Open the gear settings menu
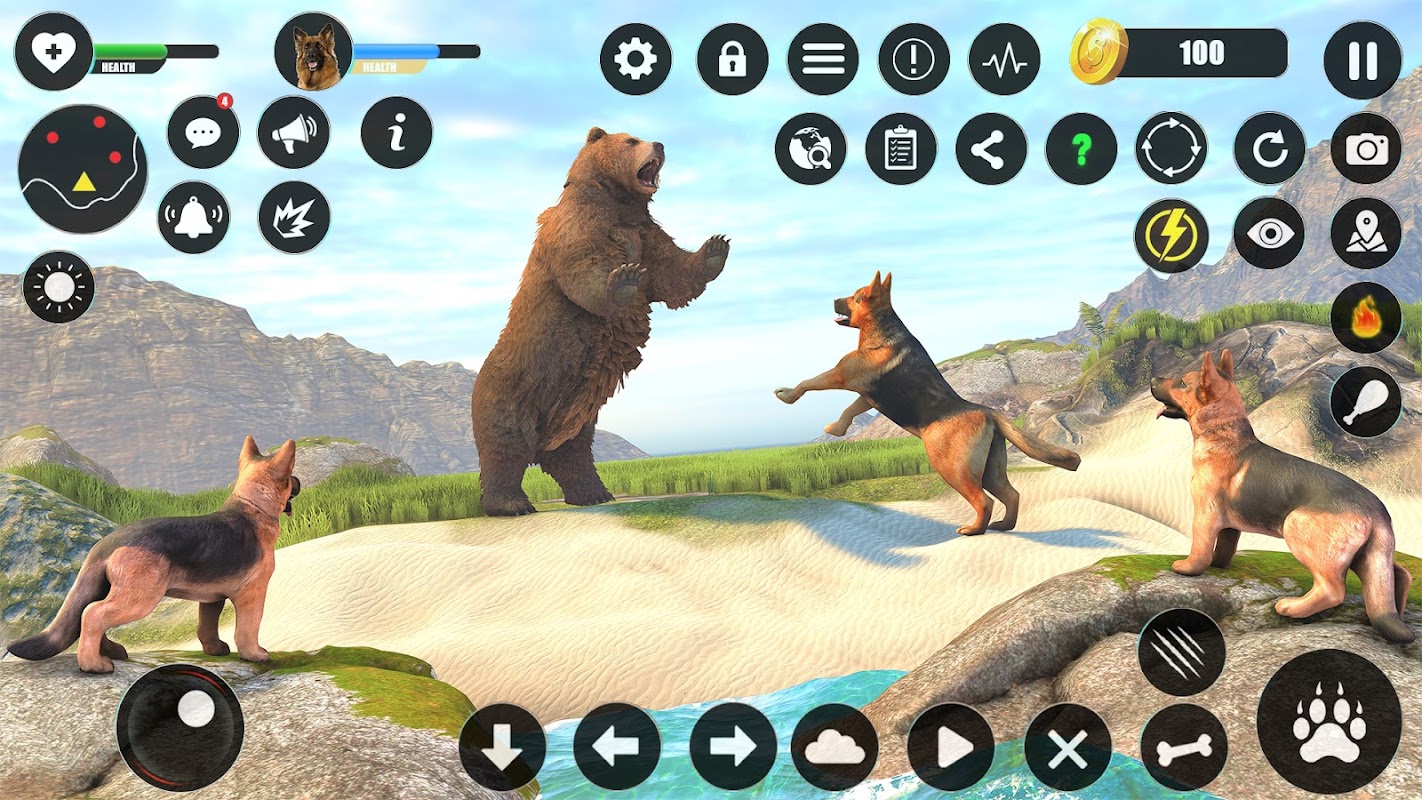Image resolution: width=1422 pixels, height=800 pixels. [635, 60]
